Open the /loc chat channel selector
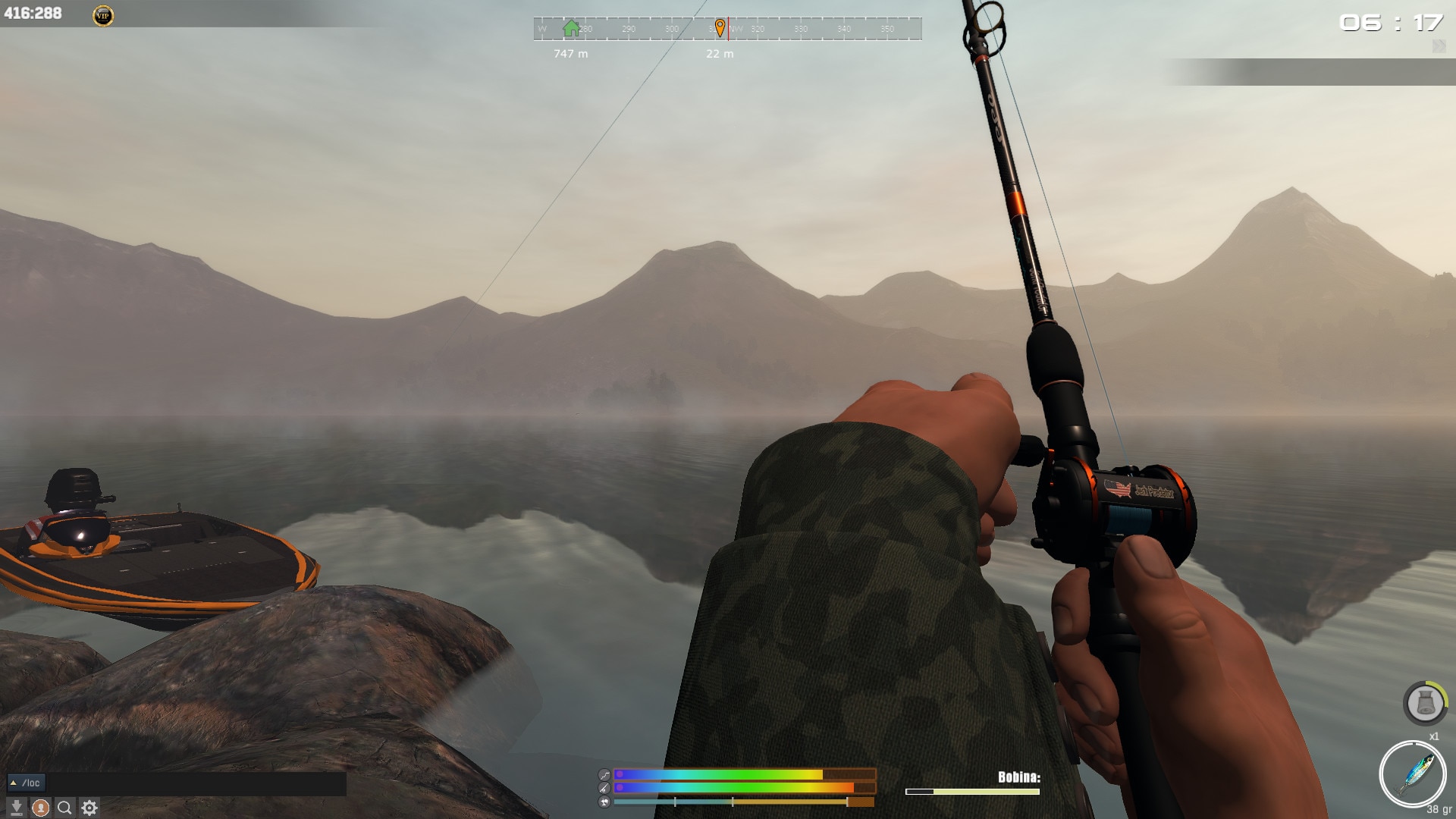1456x819 pixels. (x=27, y=783)
